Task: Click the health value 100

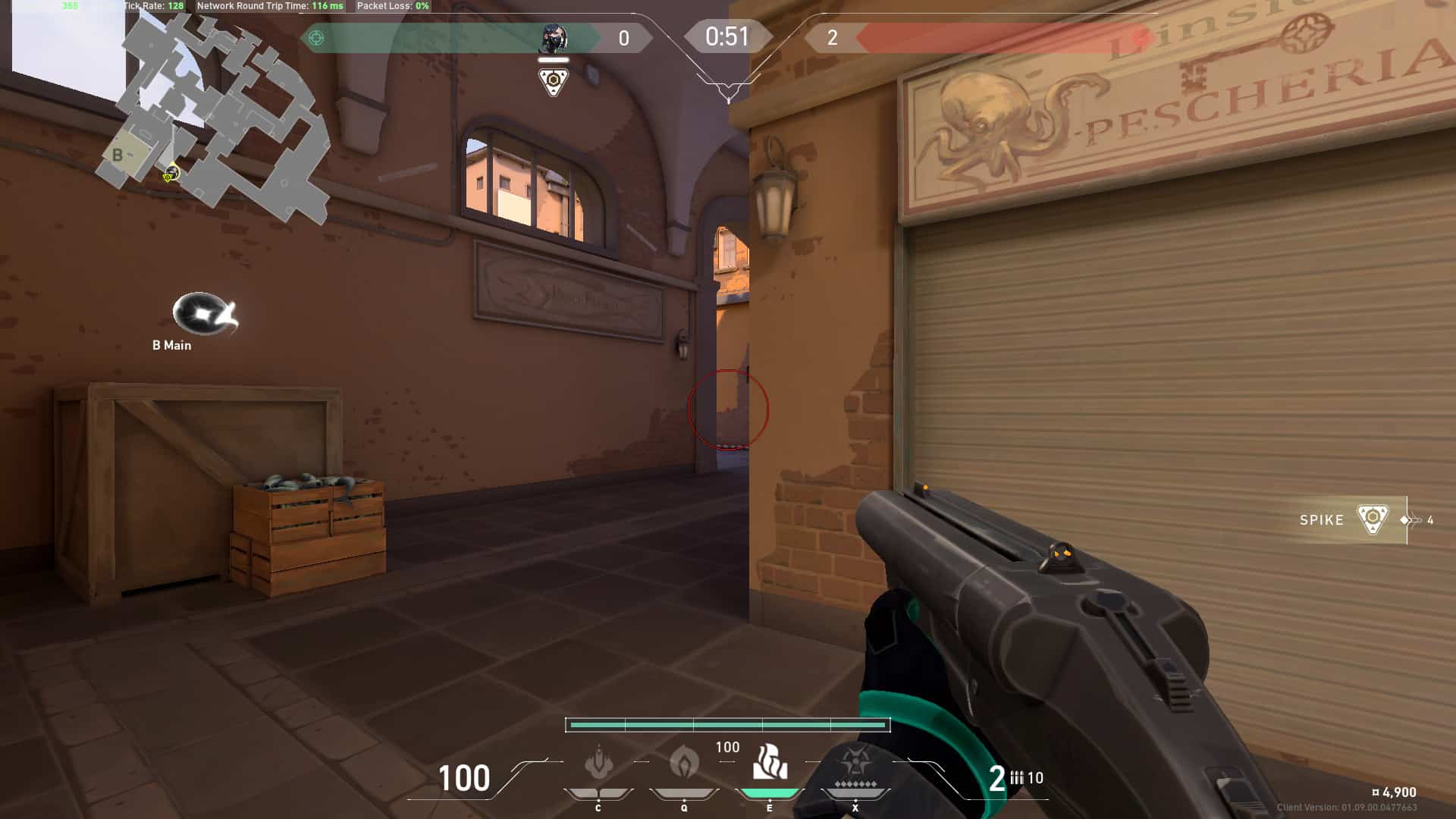Action: point(463,779)
